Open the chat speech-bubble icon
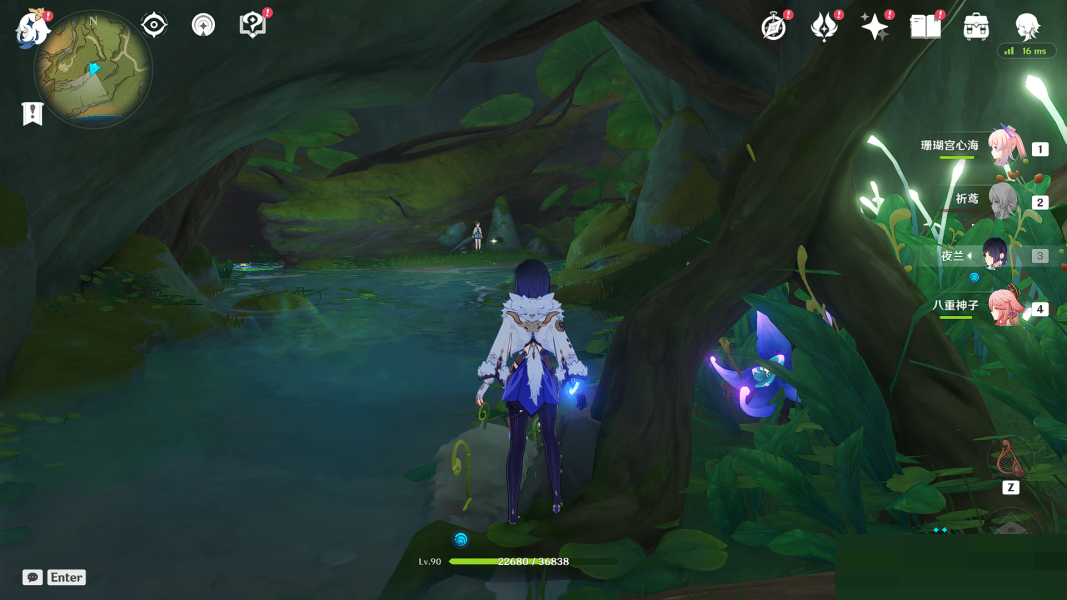Viewport: 1067px width, 600px height. (x=33, y=577)
